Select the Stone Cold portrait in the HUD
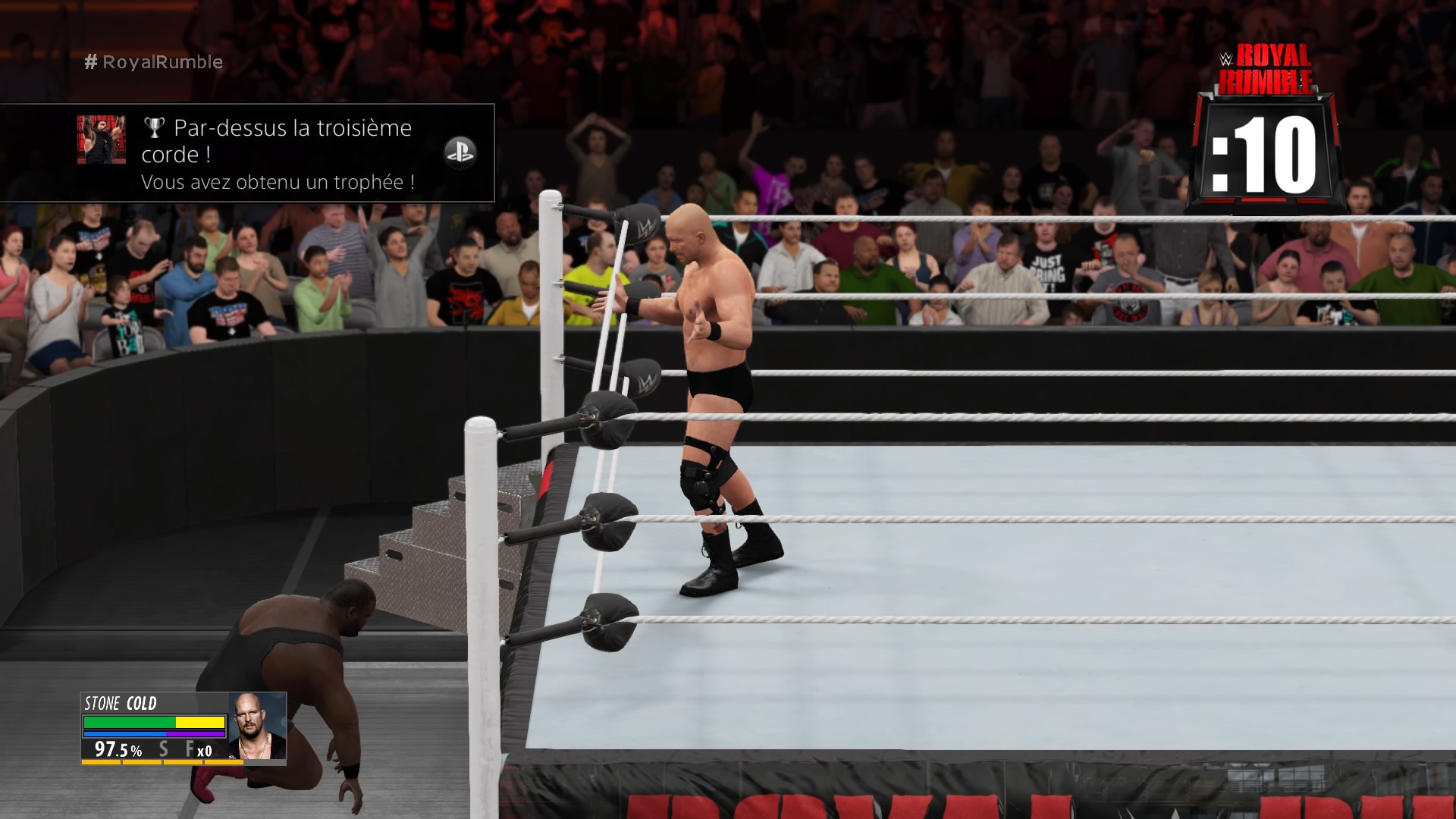Viewport: 1456px width, 819px height. tap(257, 726)
